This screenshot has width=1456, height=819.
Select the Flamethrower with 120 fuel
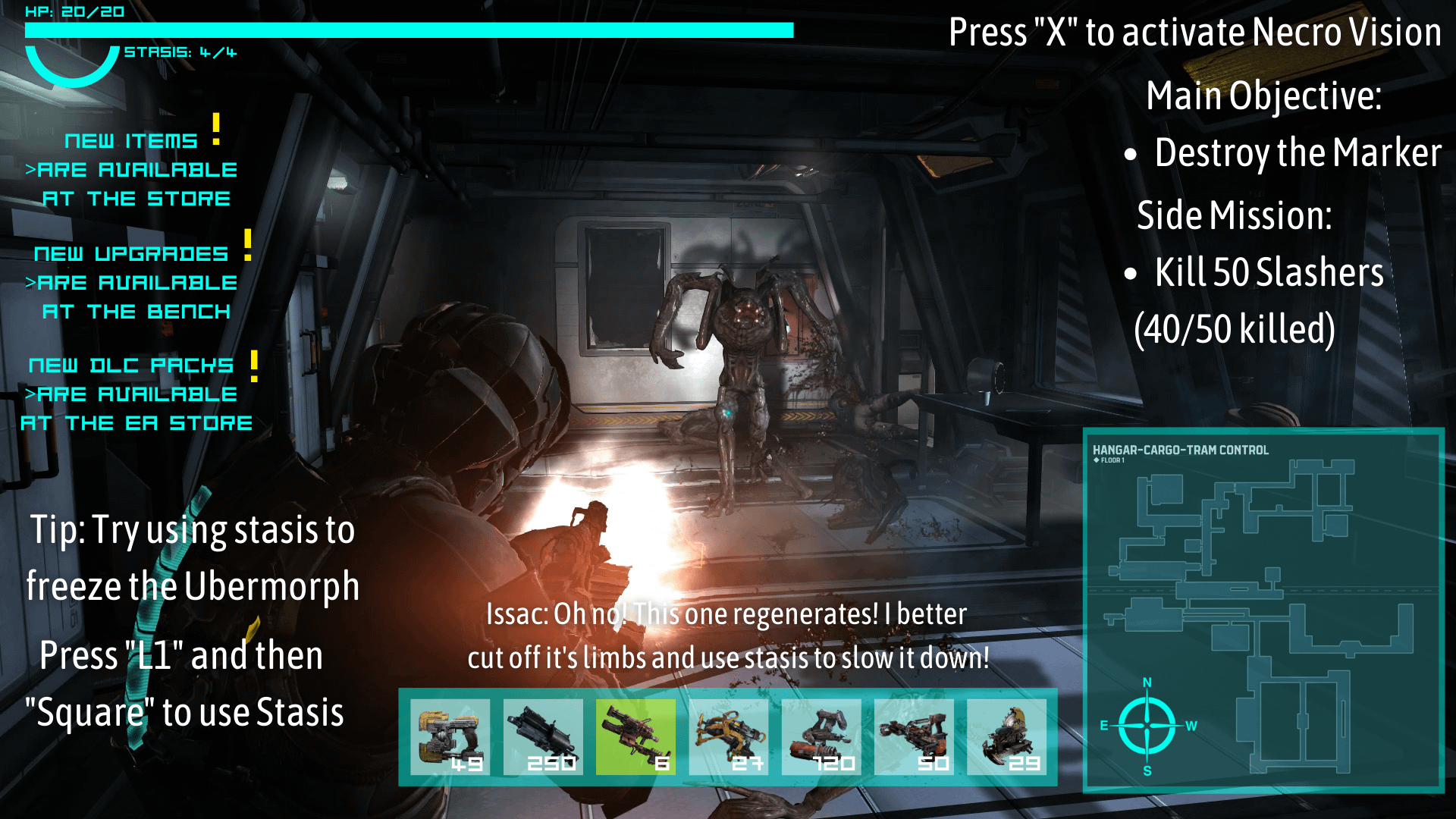pyautogui.click(x=821, y=736)
